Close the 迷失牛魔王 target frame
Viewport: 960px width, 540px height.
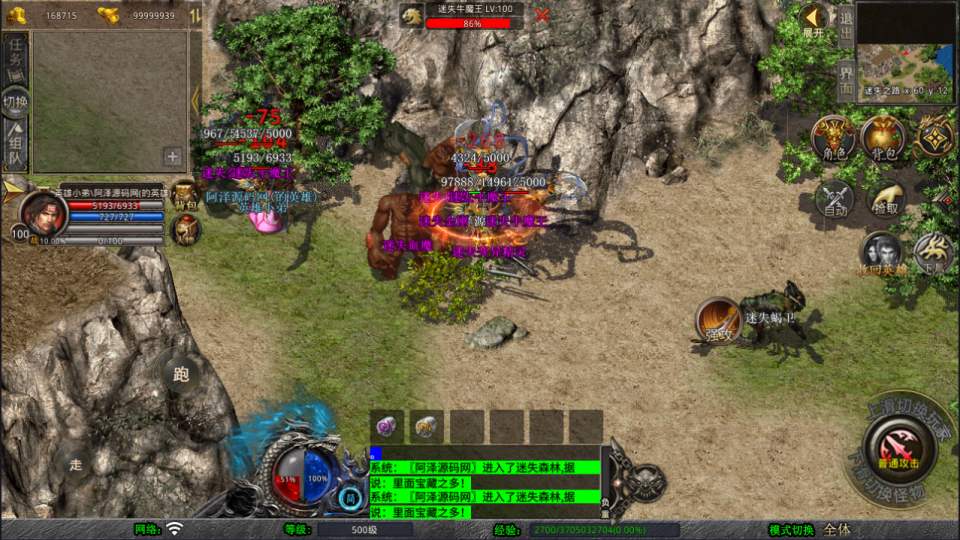542,16
